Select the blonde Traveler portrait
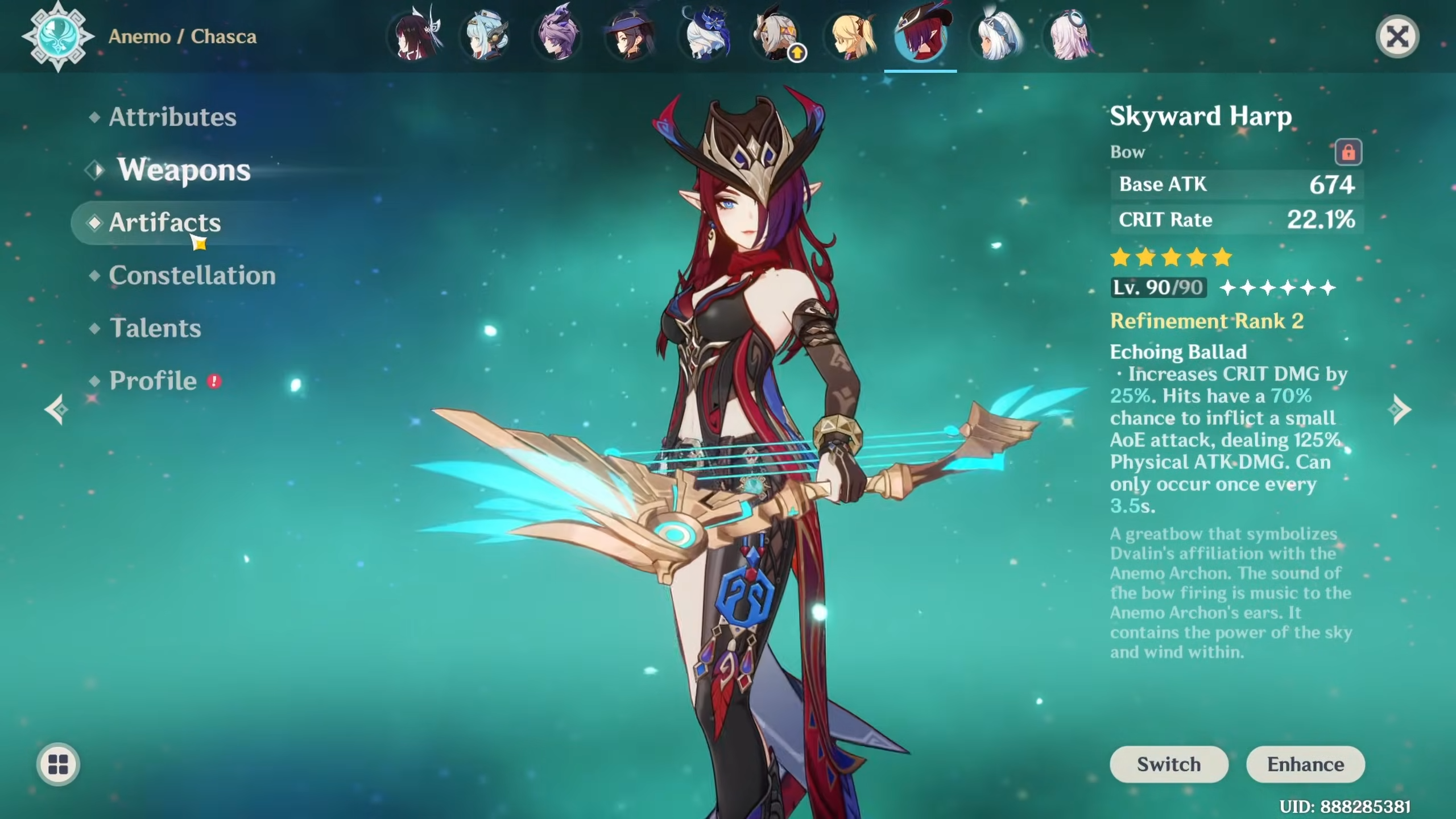1456x819 pixels. (x=851, y=38)
